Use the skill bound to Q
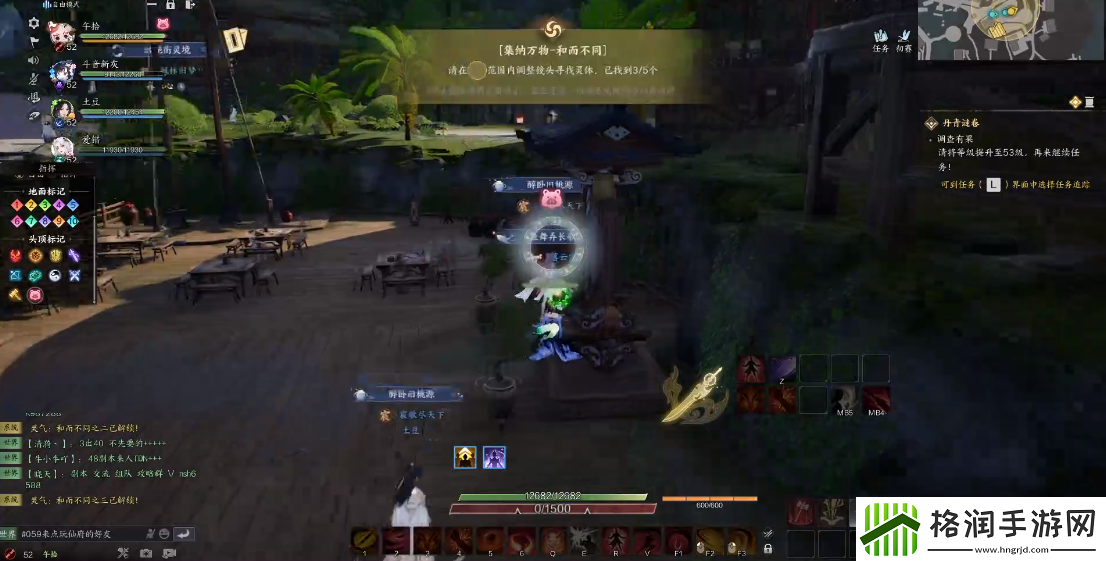Viewport: 1106px width, 561px height. click(553, 540)
